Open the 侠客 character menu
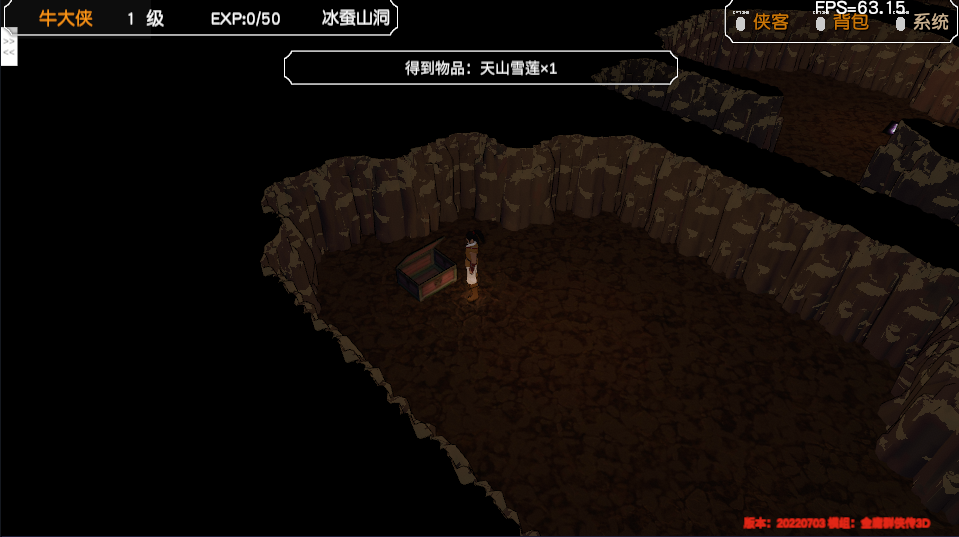This screenshot has height=537, width=959. coord(770,22)
